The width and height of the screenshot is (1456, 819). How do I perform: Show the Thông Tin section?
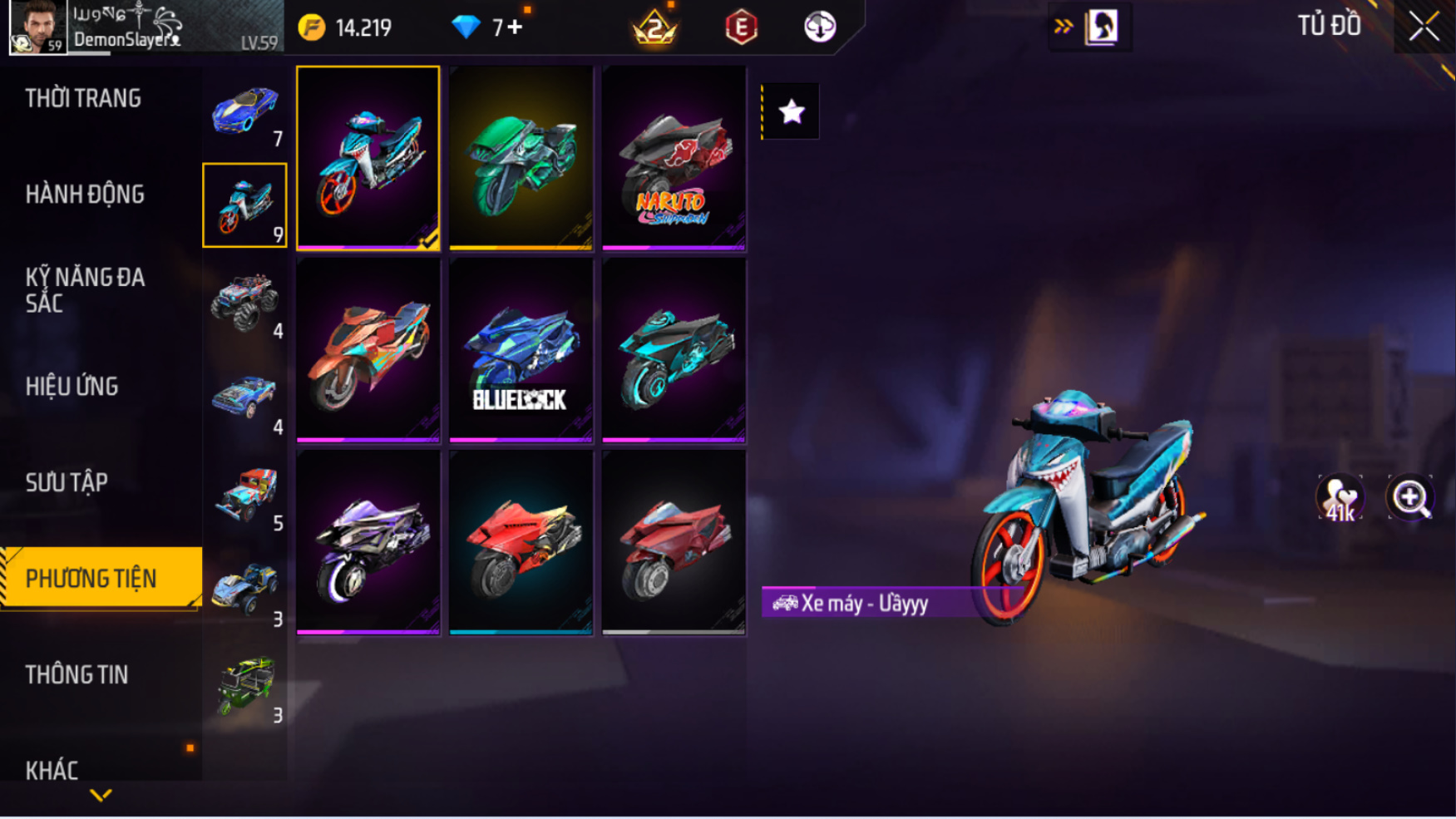77,674
